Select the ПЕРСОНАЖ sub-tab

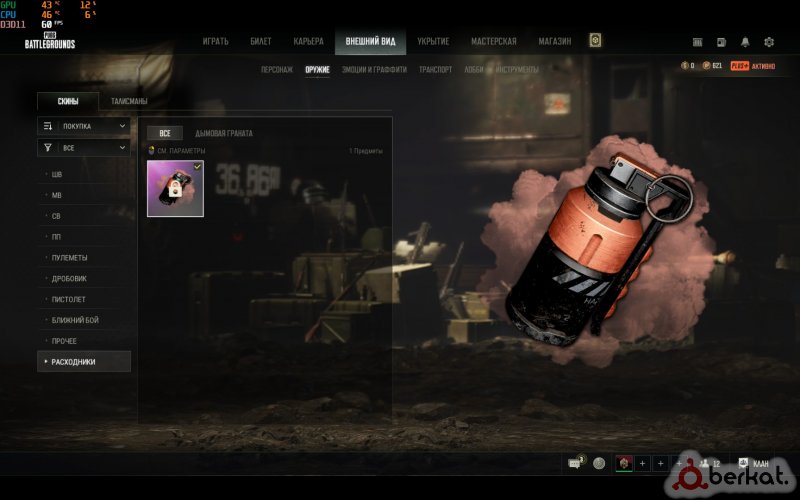pos(276,70)
